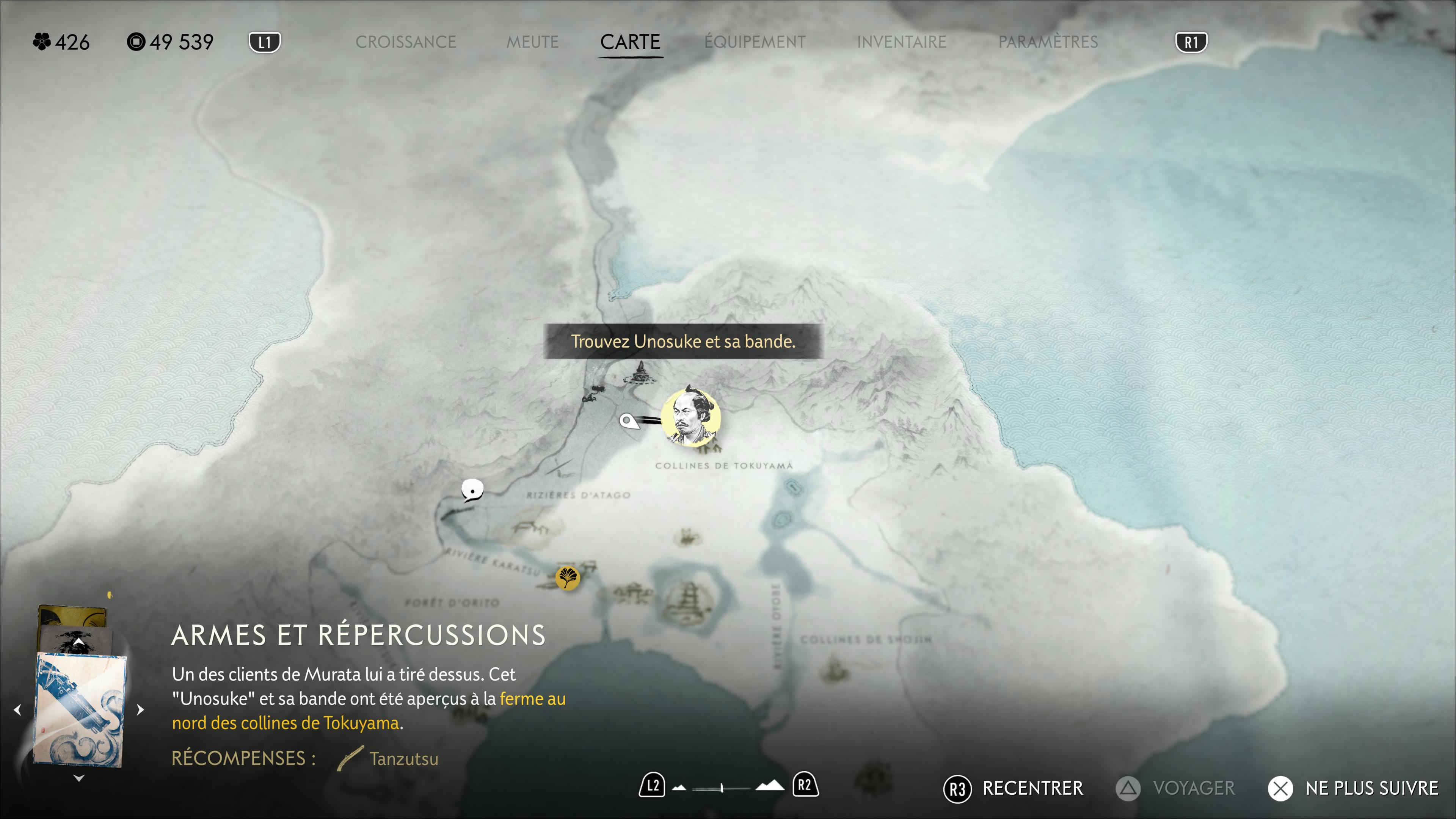Screen dimensions: 1456x819
Task: Select the Unosuke portrait quest marker
Action: click(x=691, y=418)
